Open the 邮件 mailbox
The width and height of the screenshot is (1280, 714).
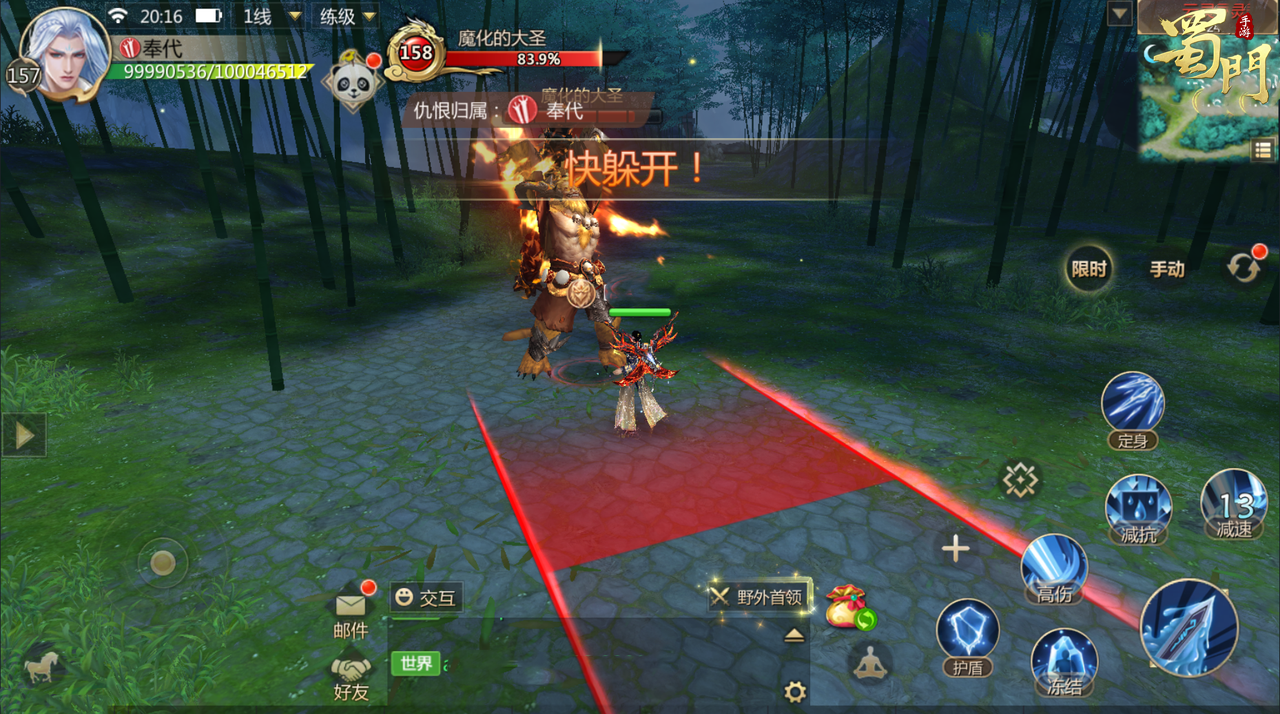(x=350, y=609)
